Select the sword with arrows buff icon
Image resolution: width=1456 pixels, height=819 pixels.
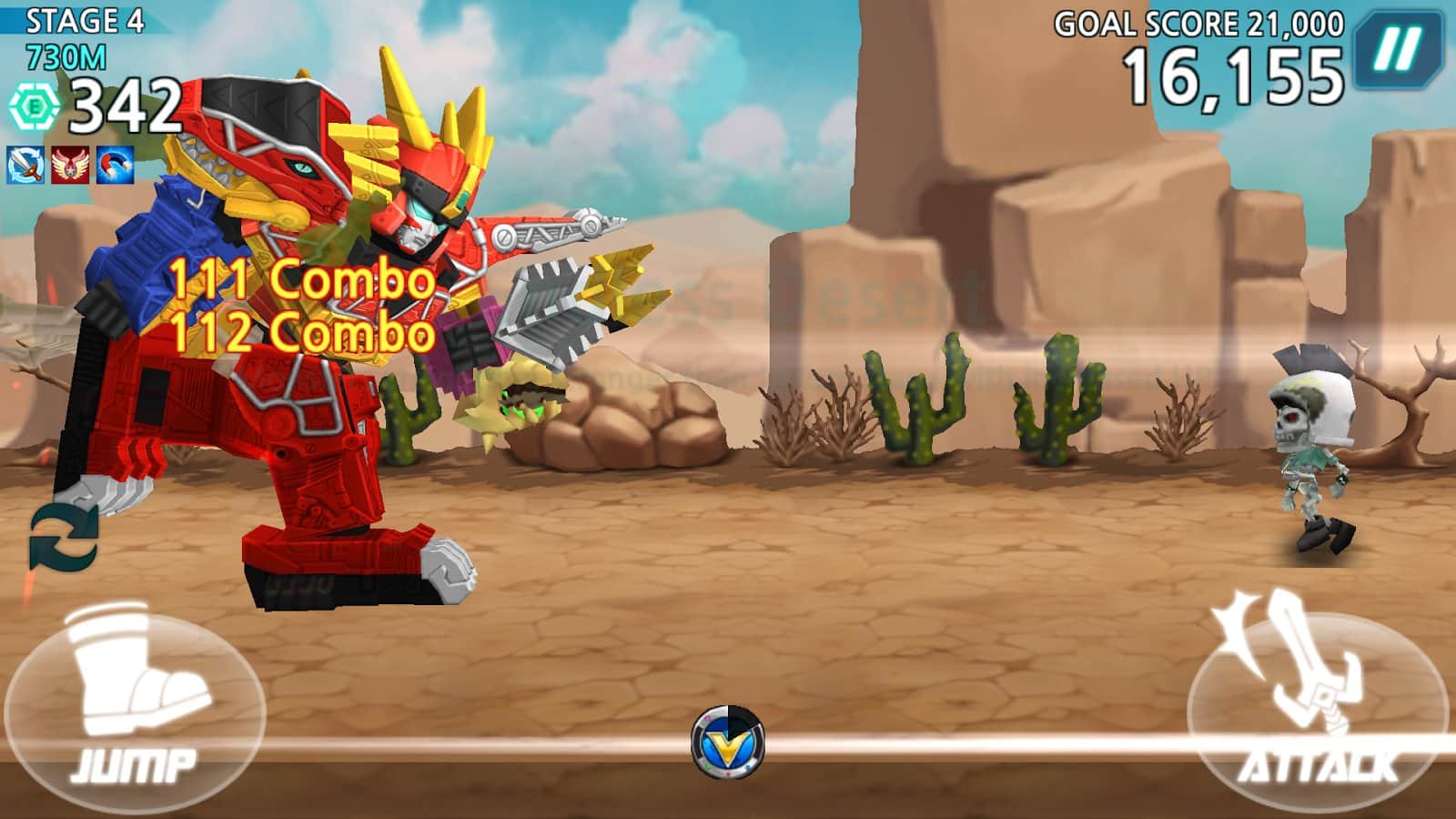point(25,165)
